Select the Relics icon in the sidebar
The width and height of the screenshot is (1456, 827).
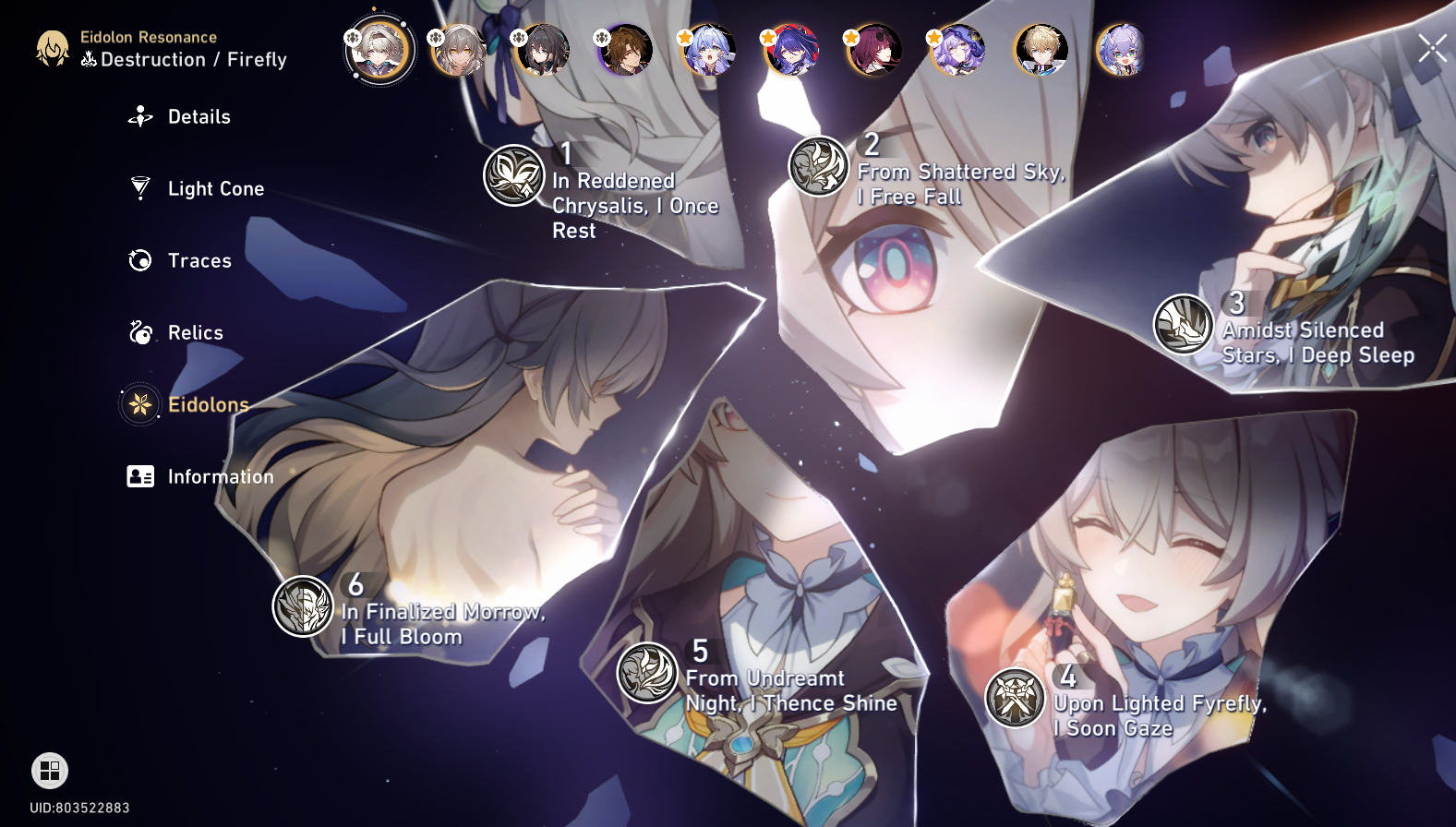138,332
